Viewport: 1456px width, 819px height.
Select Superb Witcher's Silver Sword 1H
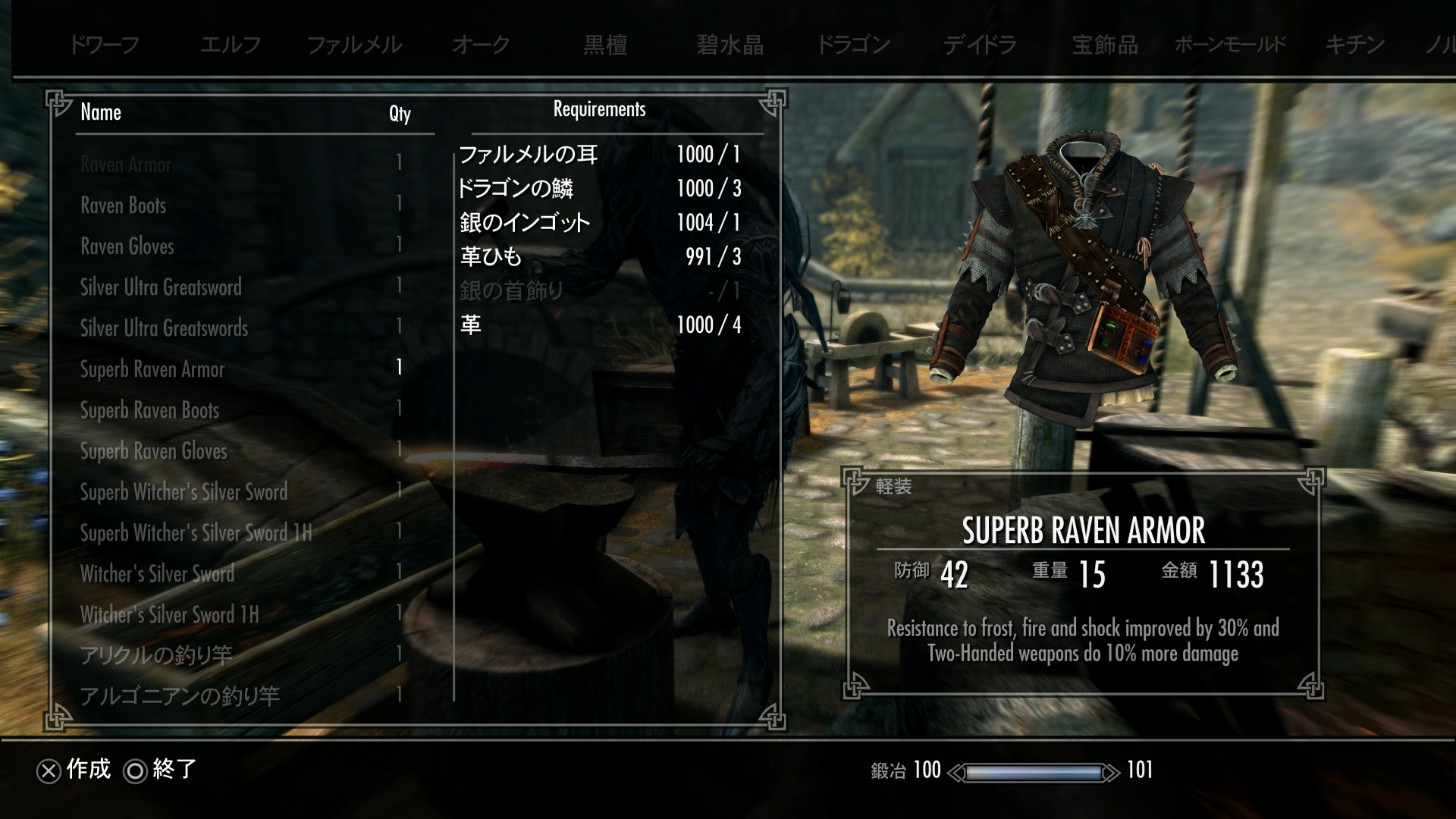196,533
